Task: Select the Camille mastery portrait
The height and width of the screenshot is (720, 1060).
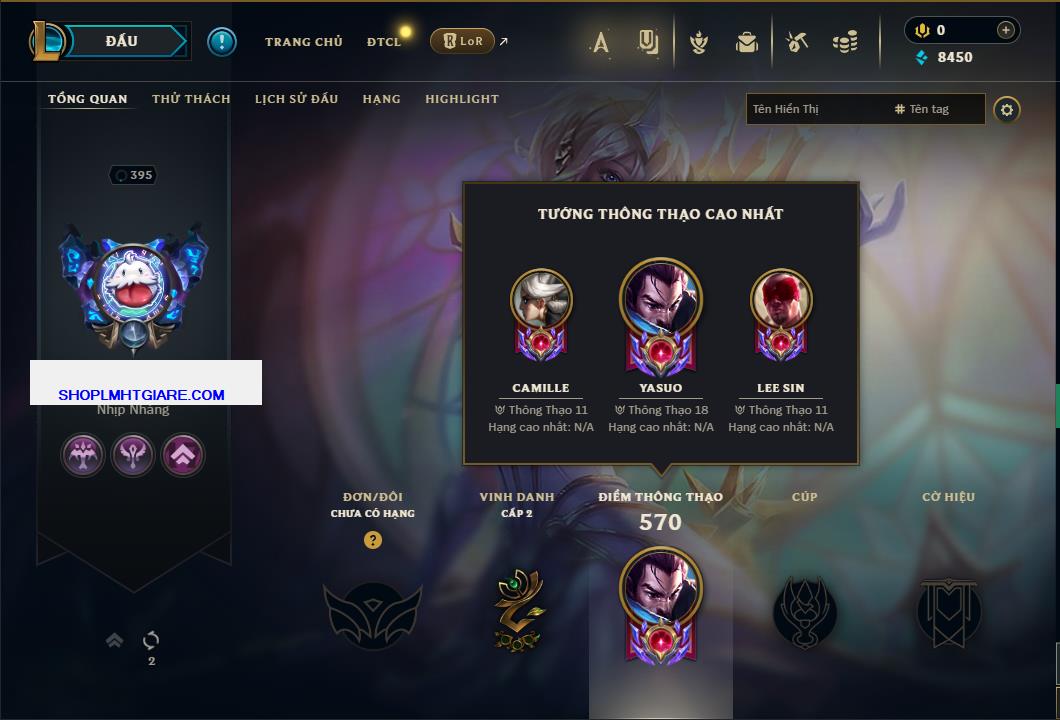Action: click(x=541, y=300)
